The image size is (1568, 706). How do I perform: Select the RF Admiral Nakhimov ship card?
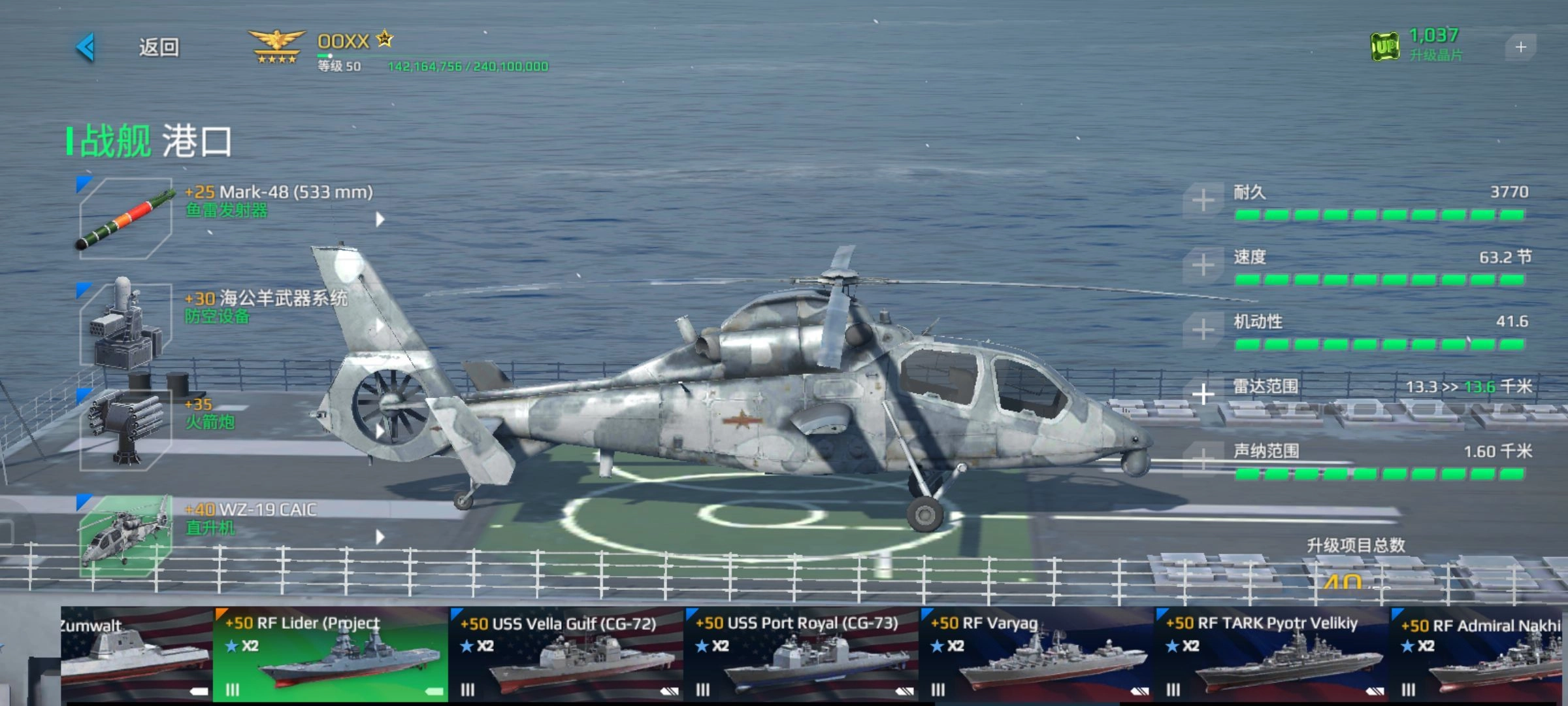tap(1480, 655)
